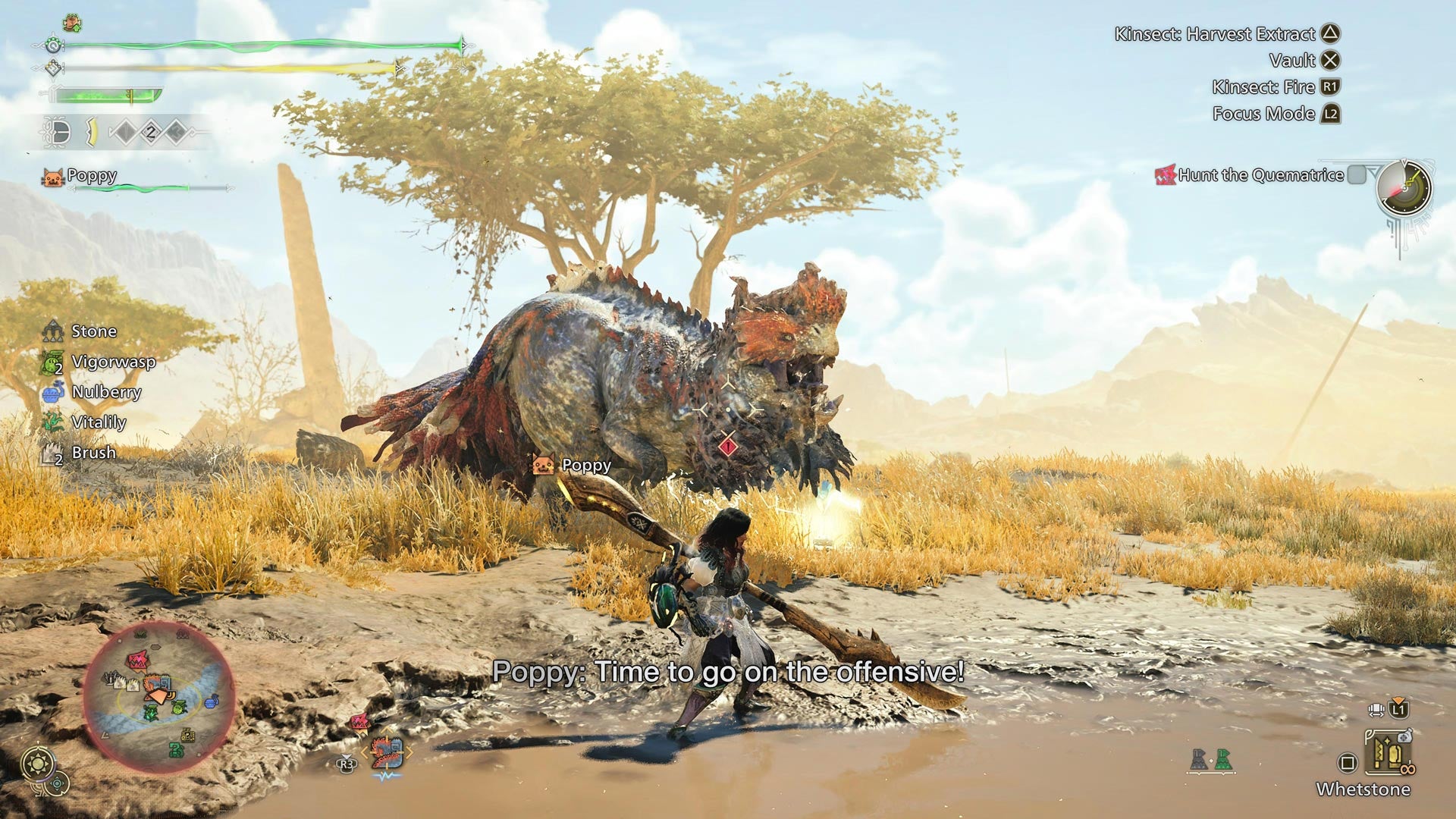Select the Vigorwasp item icon
The height and width of the screenshot is (819, 1456).
52,362
